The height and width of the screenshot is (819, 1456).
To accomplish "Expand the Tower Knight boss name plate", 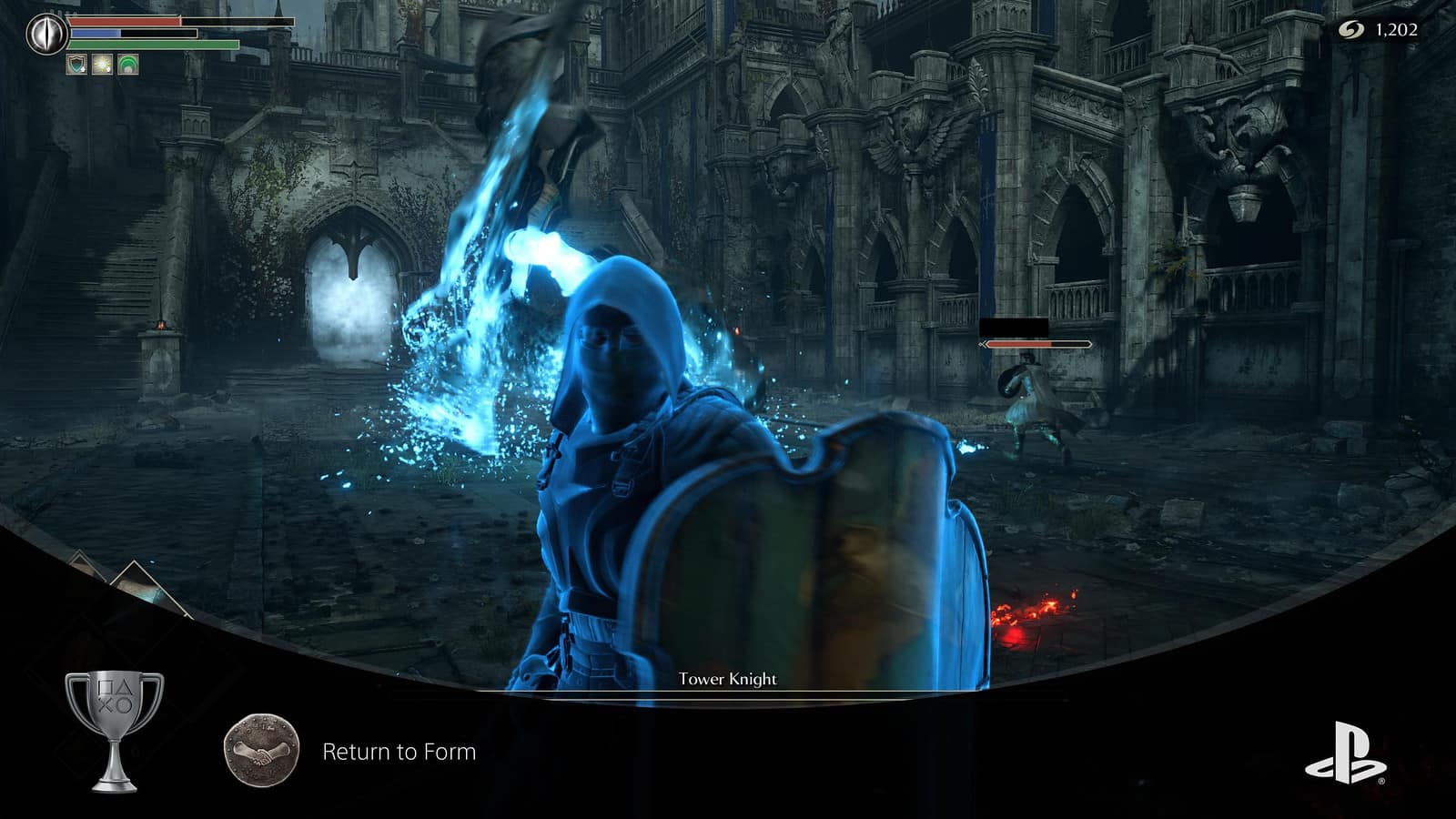I will [728, 678].
